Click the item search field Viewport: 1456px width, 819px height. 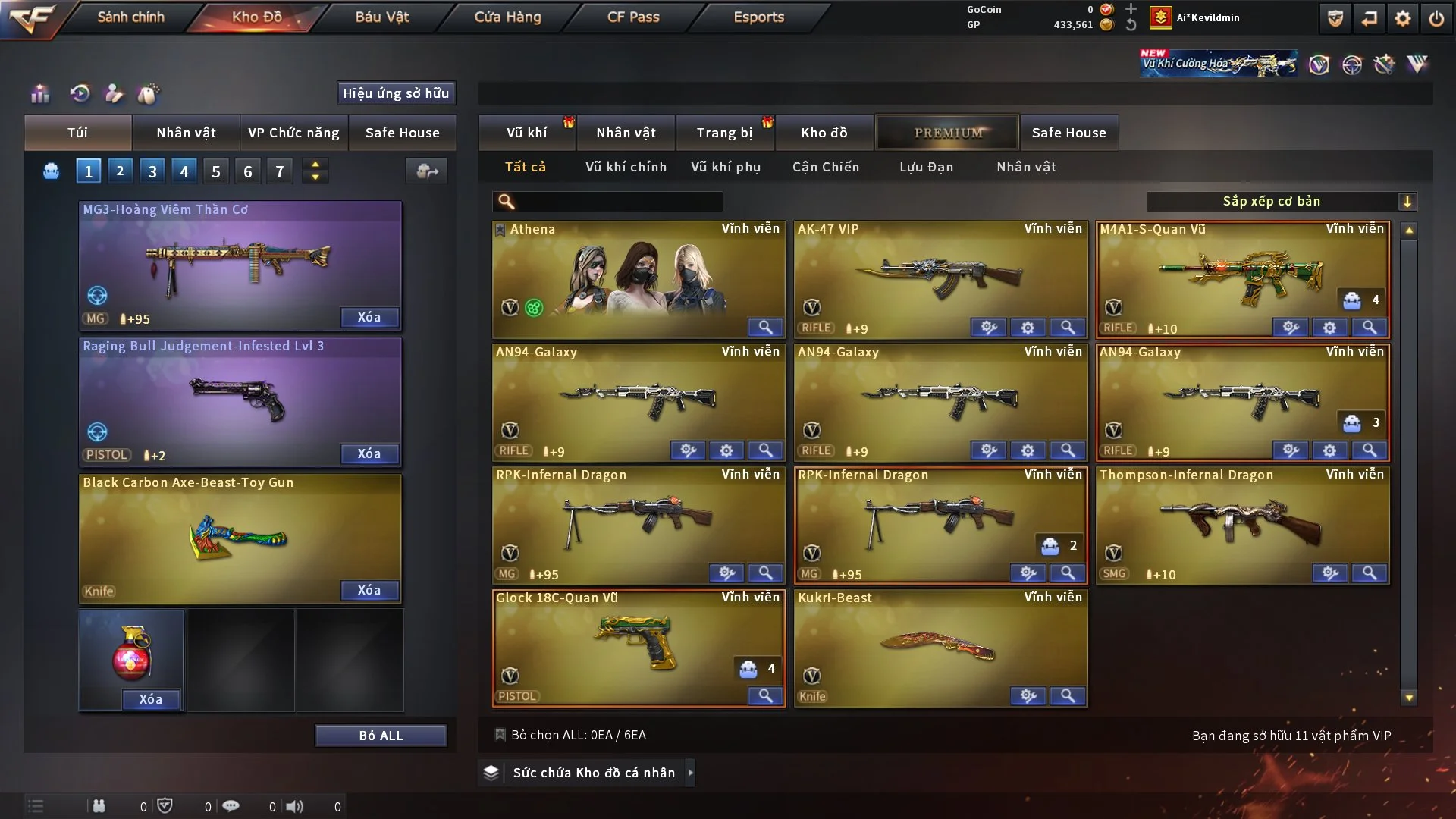[618, 202]
